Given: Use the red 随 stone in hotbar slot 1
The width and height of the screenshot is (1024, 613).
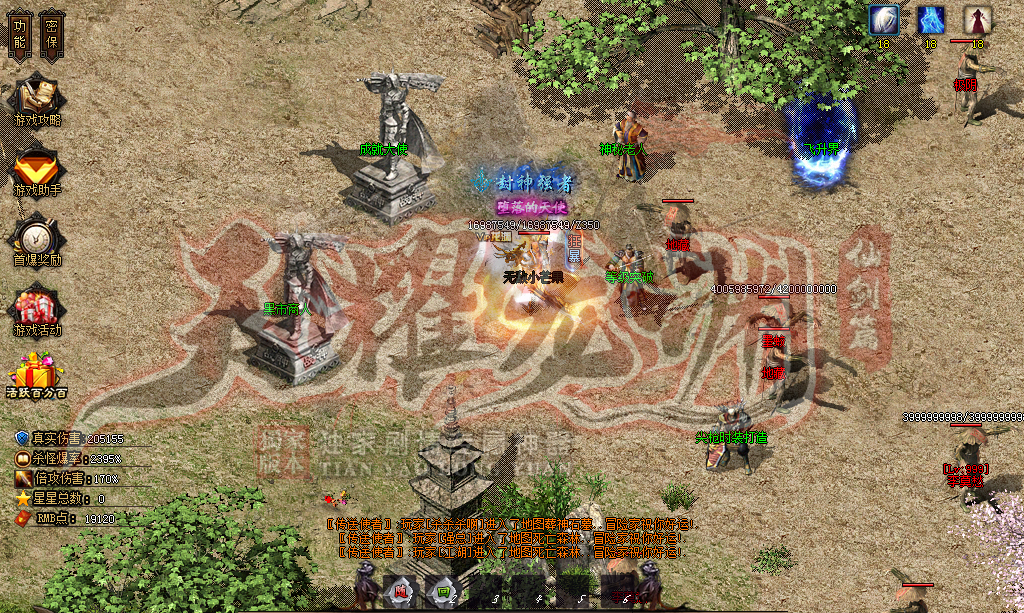Looking at the screenshot, I should click(399, 590).
